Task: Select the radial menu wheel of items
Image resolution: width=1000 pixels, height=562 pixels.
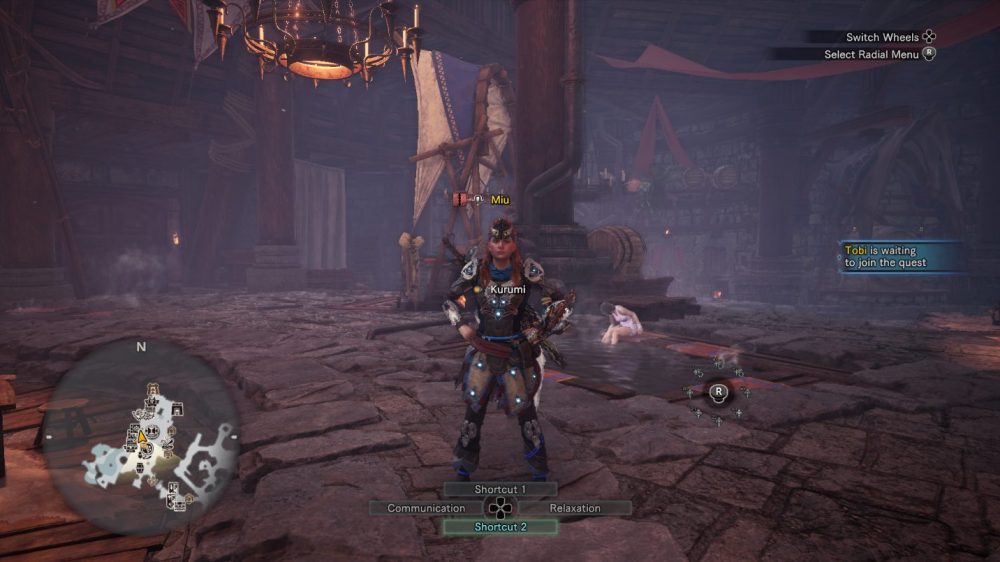Action: click(718, 391)
